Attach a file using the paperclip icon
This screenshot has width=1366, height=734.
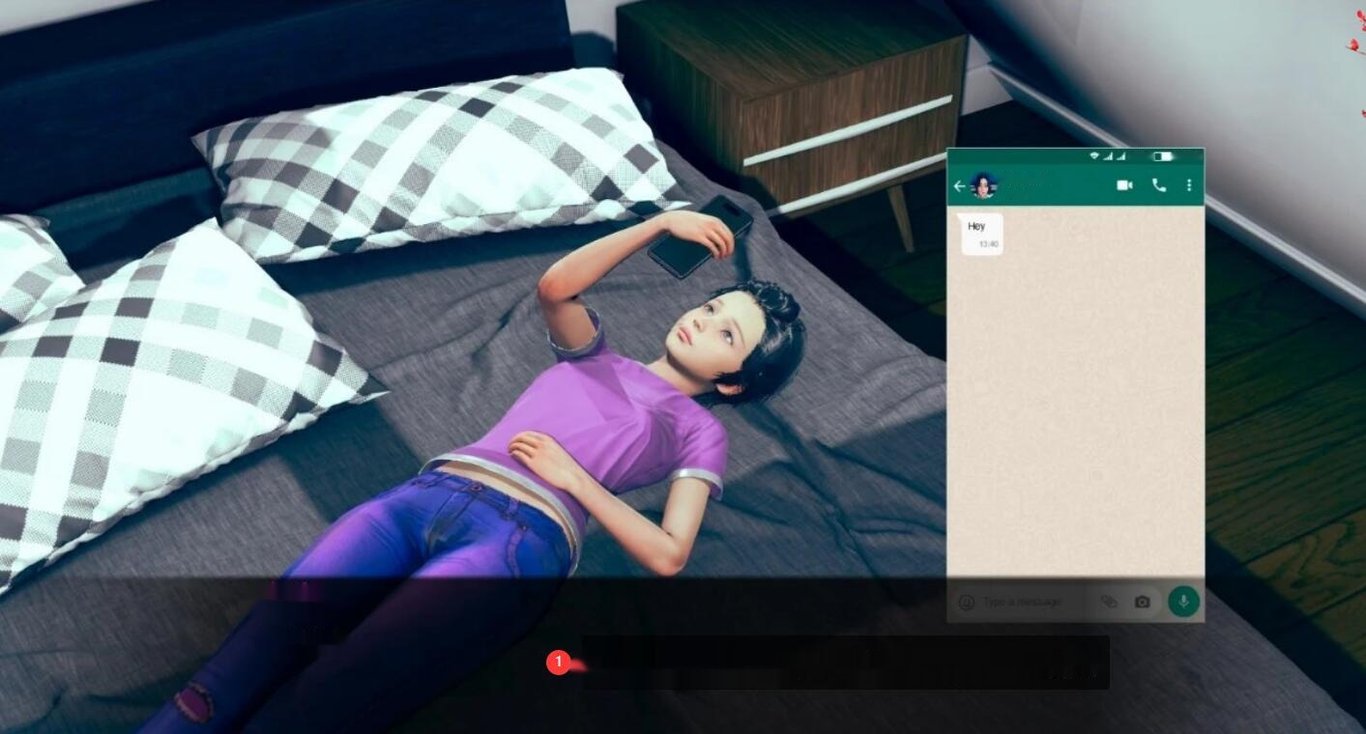[1110, 601]
